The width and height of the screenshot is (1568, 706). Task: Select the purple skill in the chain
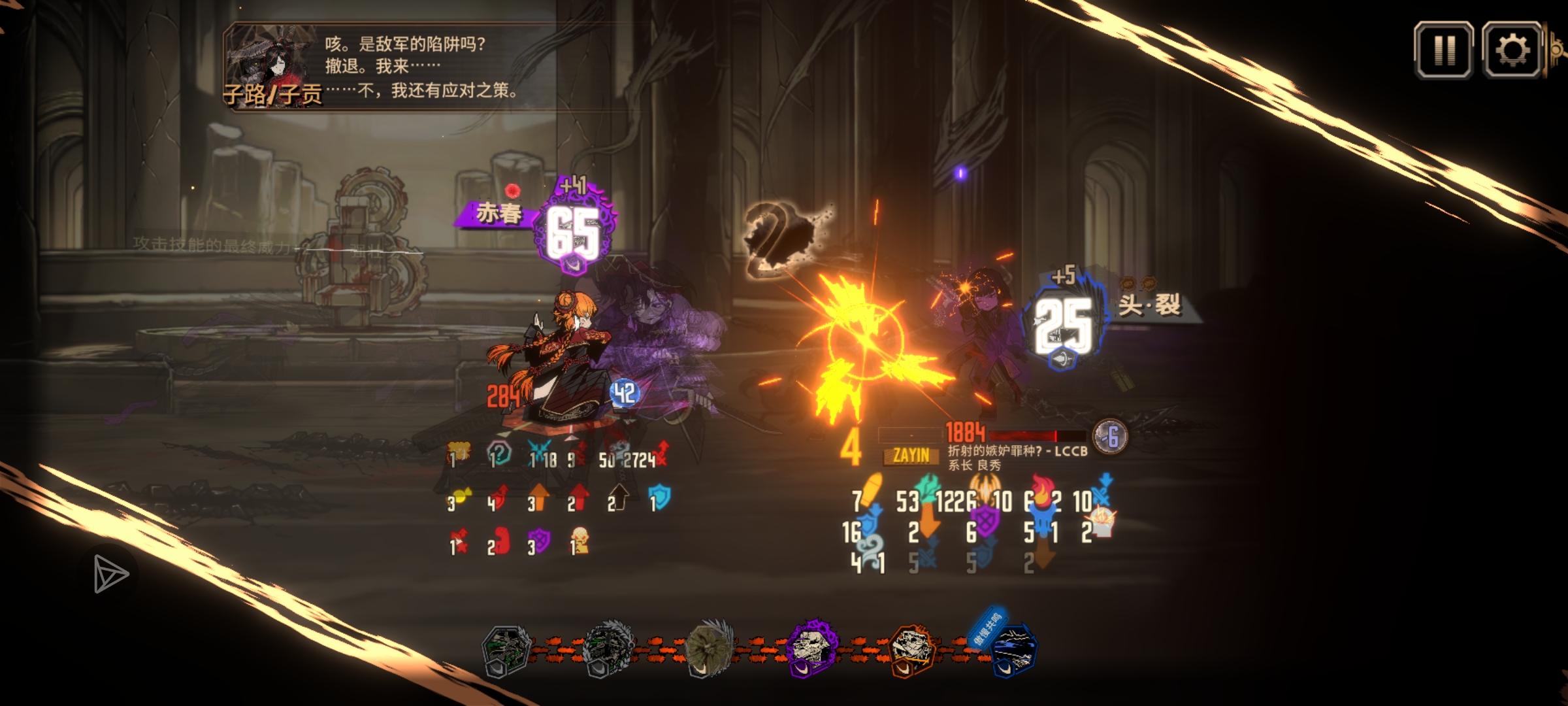pyautogui.click(x=811, y=648)
